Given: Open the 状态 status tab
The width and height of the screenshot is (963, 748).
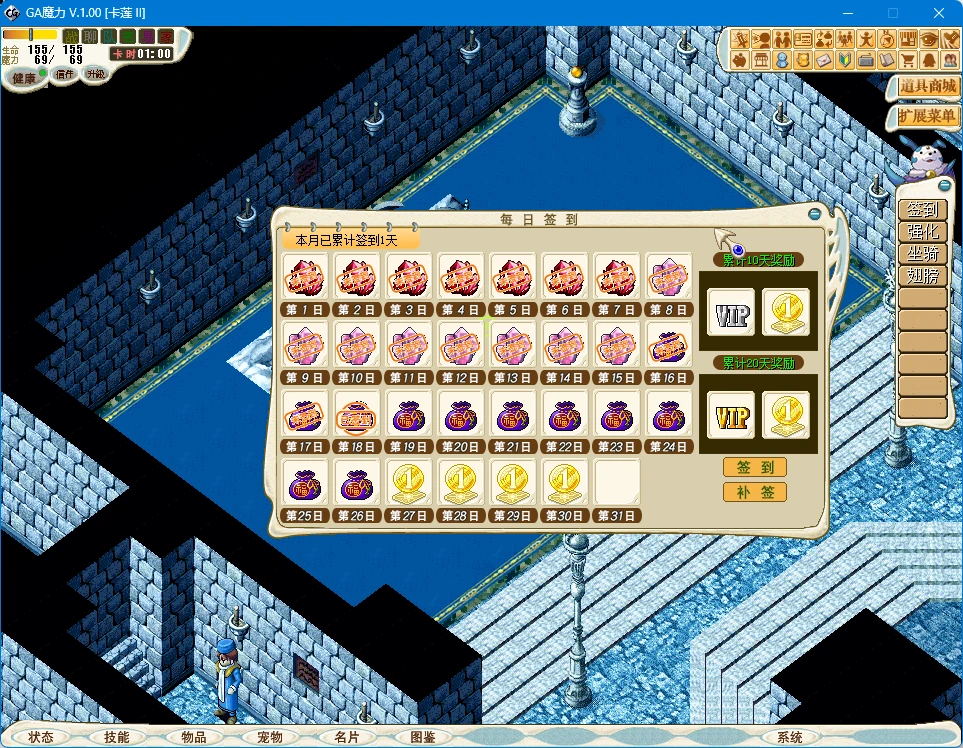Looking at the screenshot, I should tap(41, 737).
